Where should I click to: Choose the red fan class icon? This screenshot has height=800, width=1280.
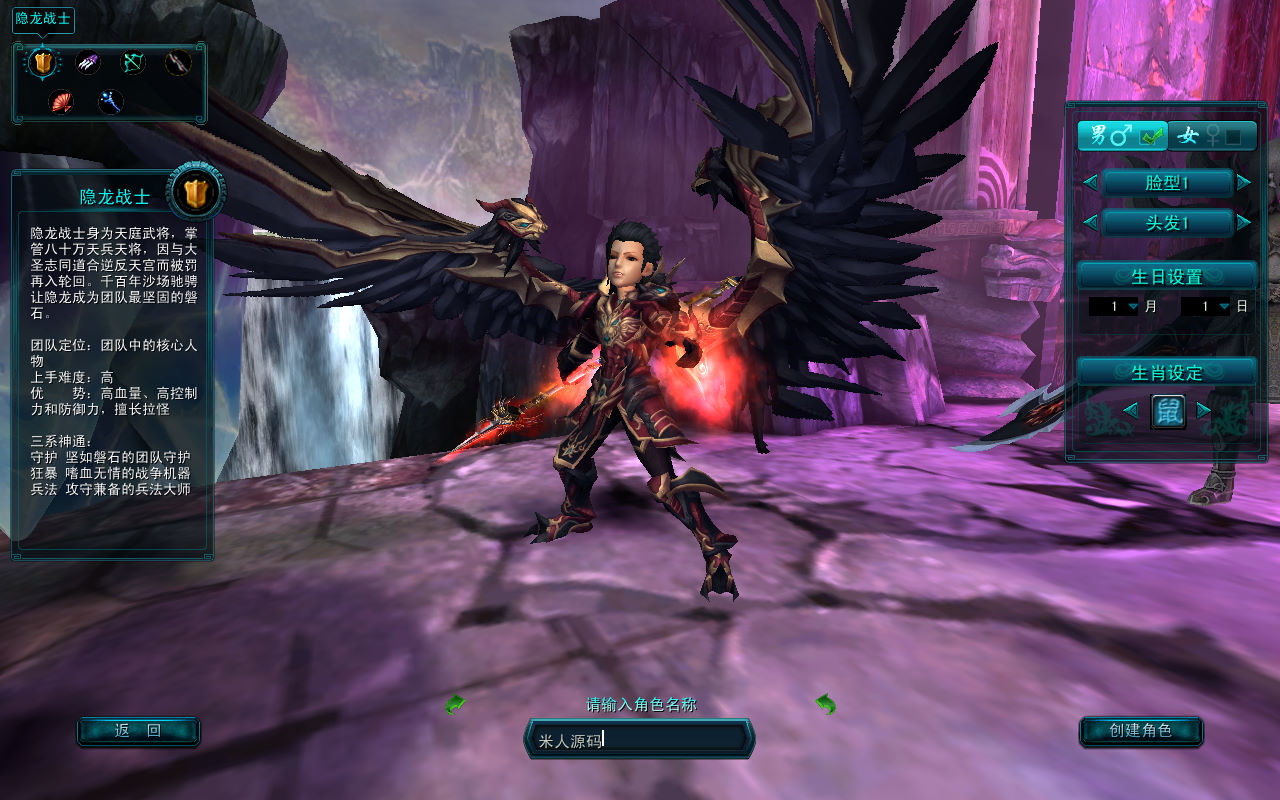(62, 100)
